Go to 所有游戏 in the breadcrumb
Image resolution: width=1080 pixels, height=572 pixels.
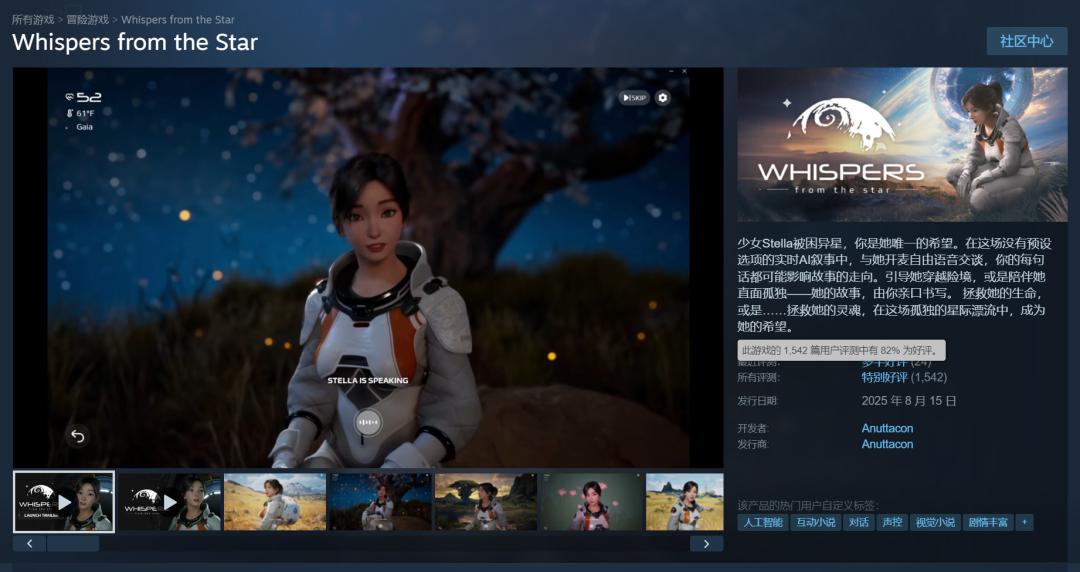34,19
